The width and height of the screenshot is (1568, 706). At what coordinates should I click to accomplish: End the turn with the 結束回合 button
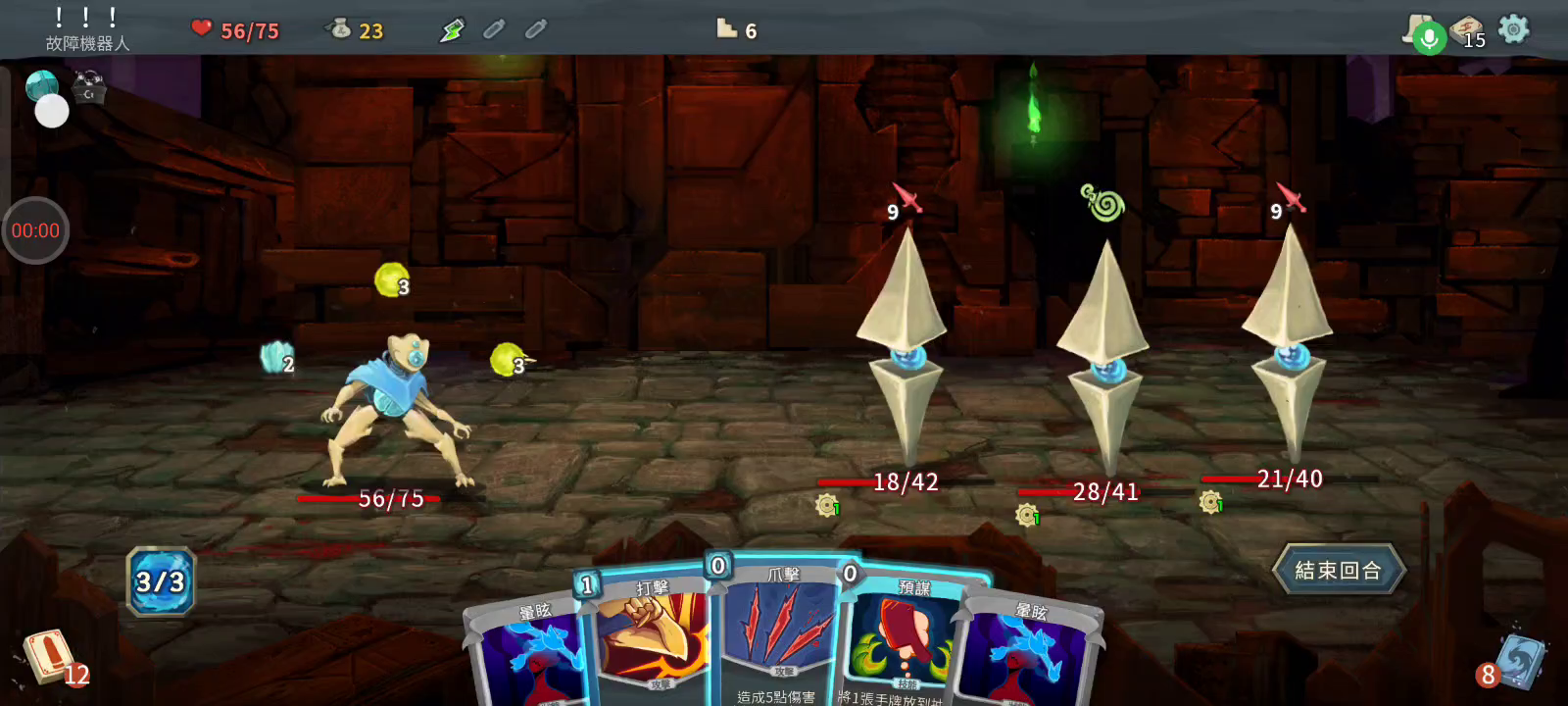(1339, 570)
